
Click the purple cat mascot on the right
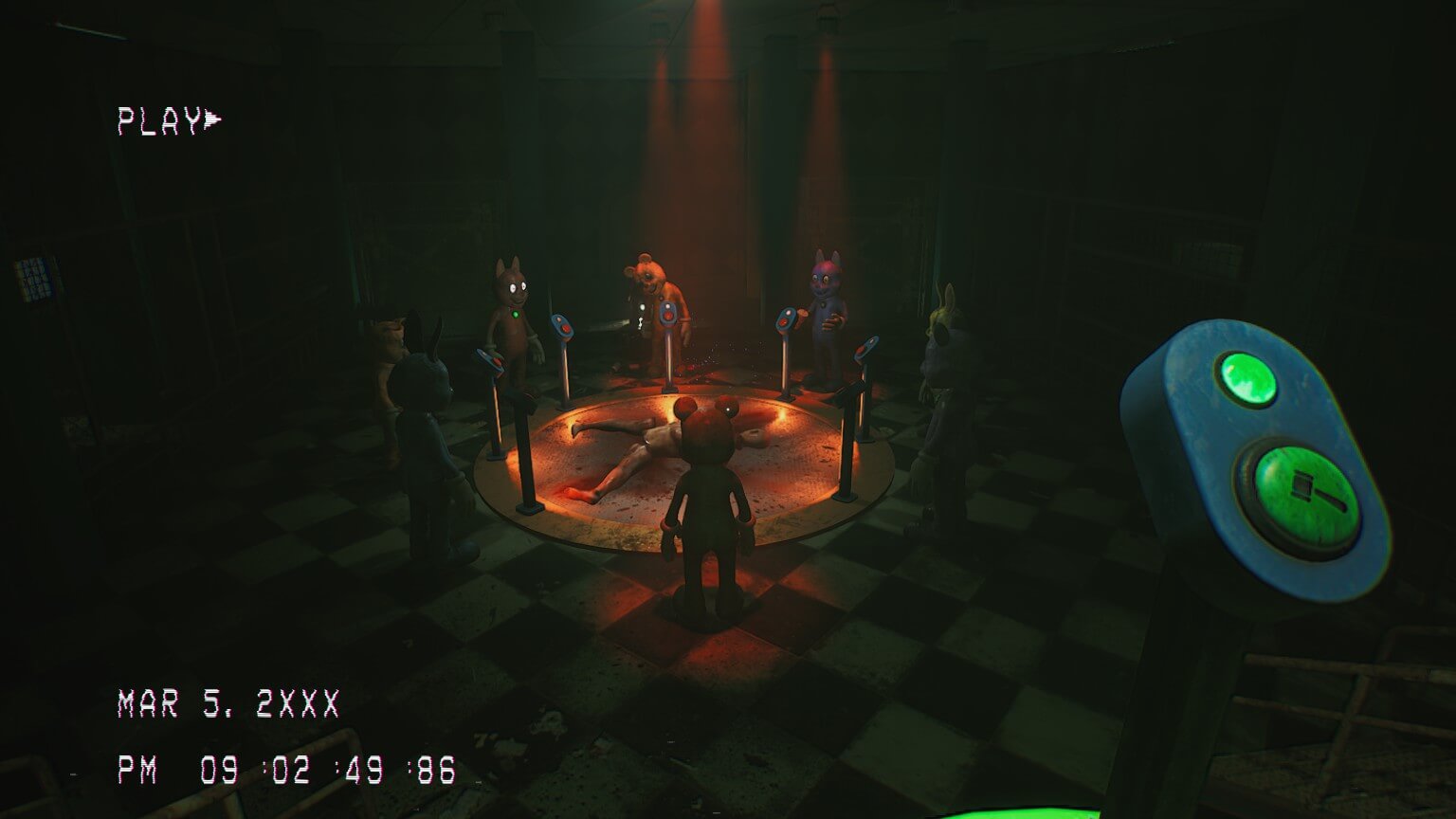click(x=823, y=303)
